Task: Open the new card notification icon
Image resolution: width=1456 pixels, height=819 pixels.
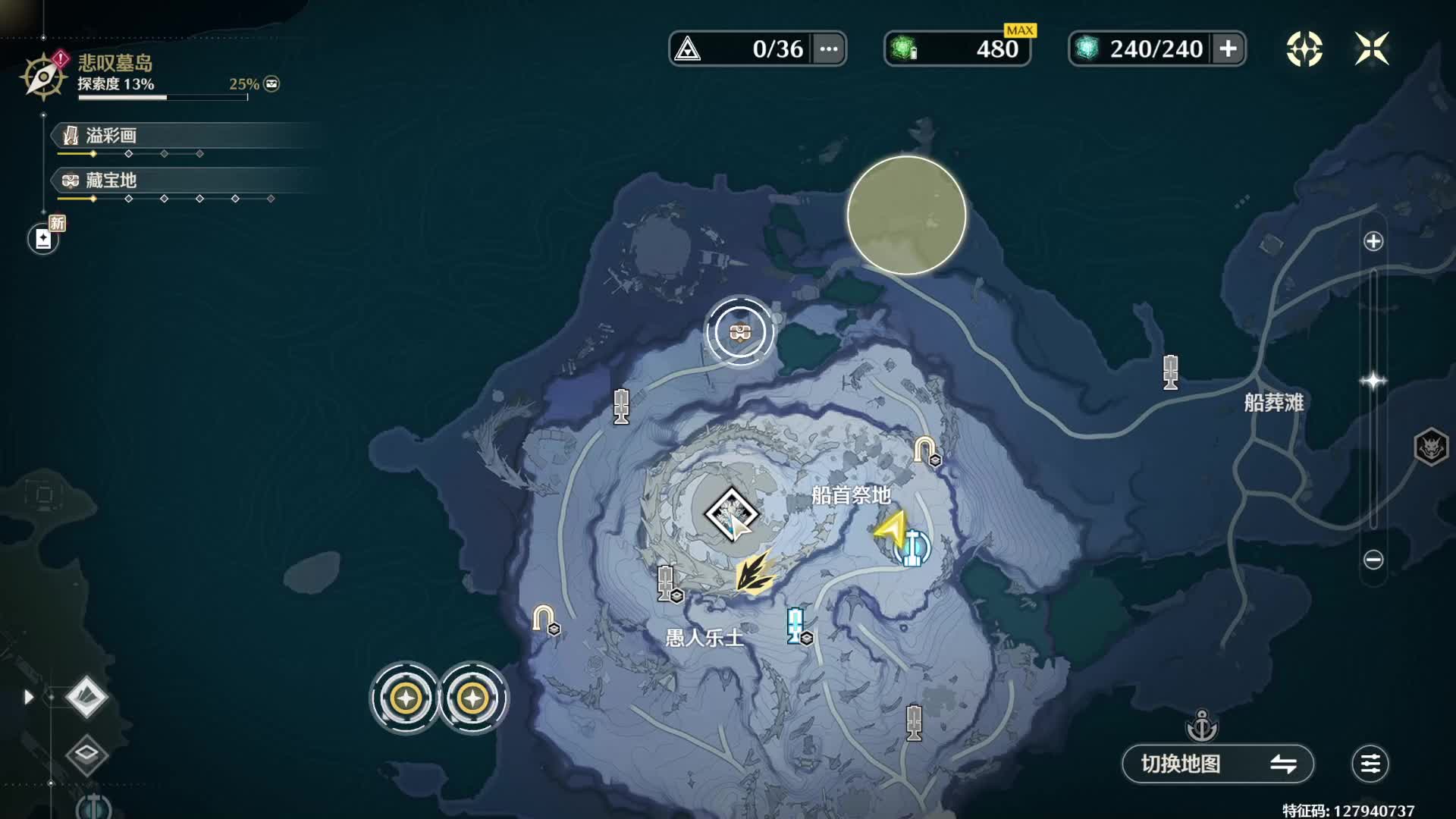Action: coord(43,239)
